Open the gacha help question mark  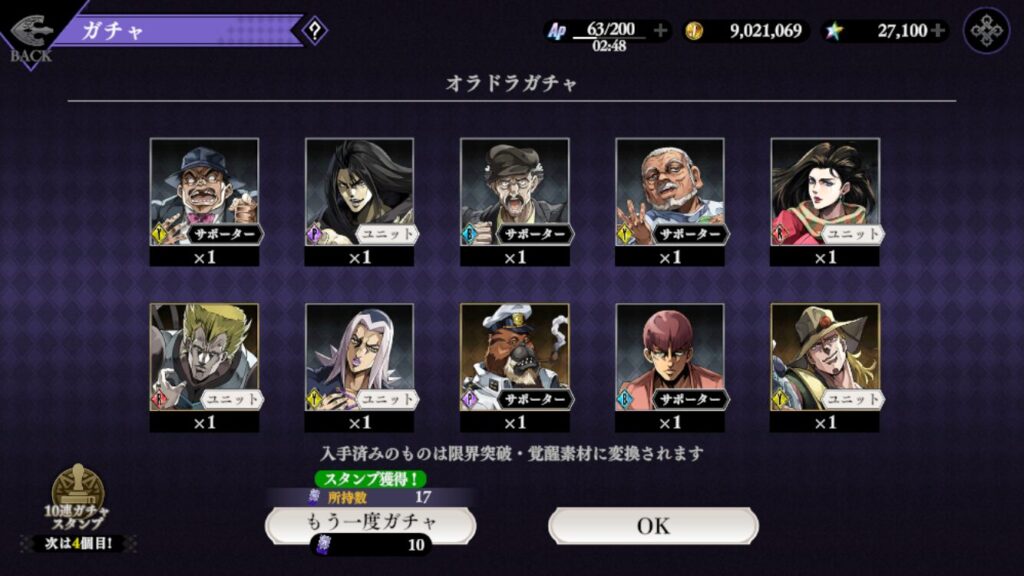(314, 30)
